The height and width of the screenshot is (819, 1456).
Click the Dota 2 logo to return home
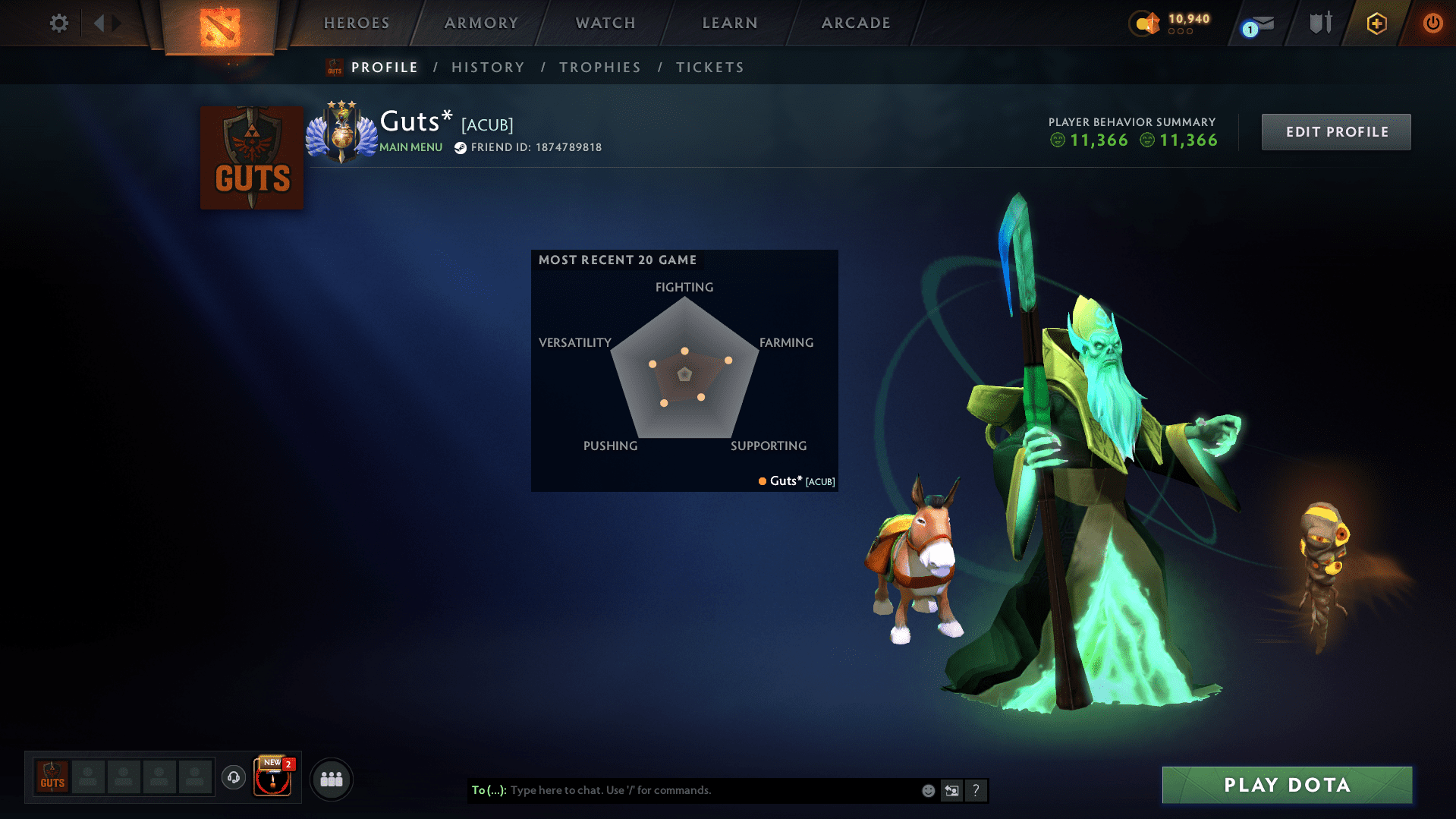[x=219, y=27]
